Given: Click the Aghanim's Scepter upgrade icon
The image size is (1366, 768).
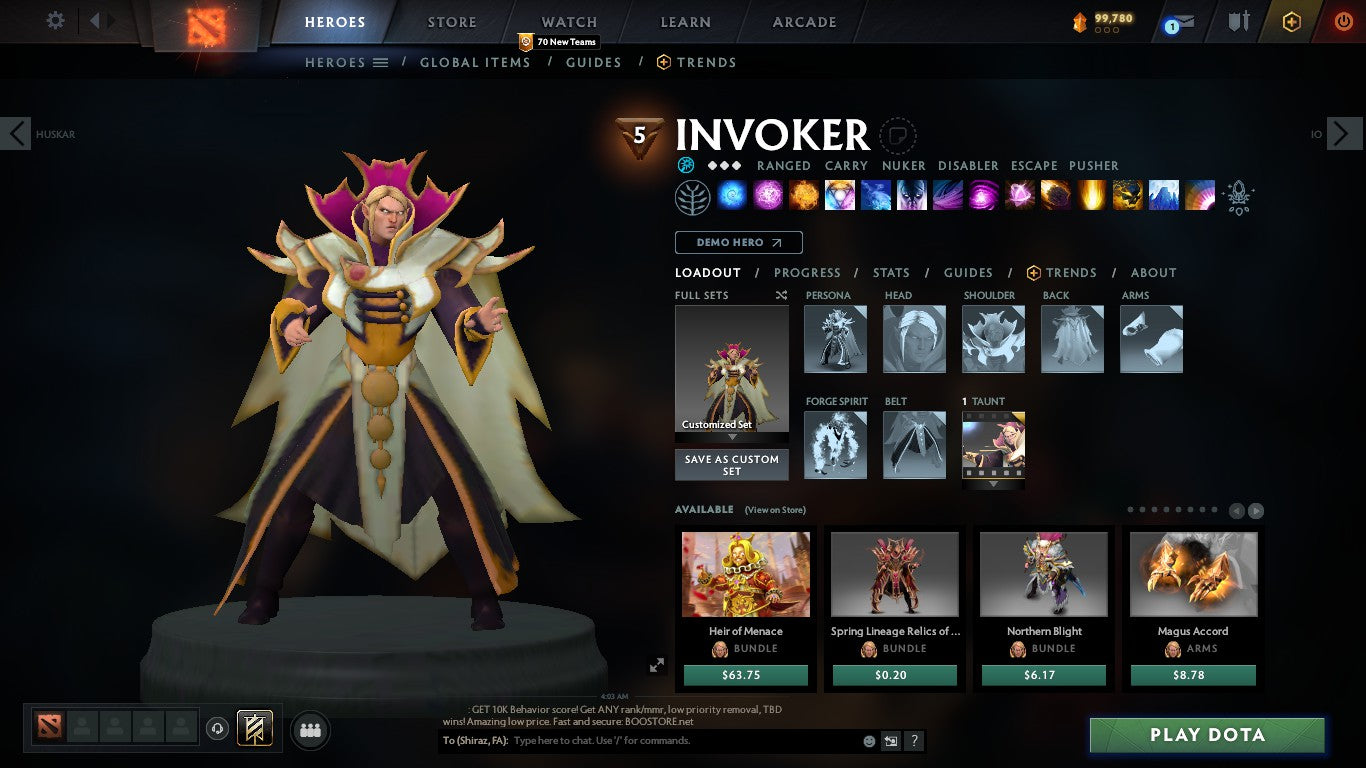Looking at the screenshot, I should click(1239, 196).
